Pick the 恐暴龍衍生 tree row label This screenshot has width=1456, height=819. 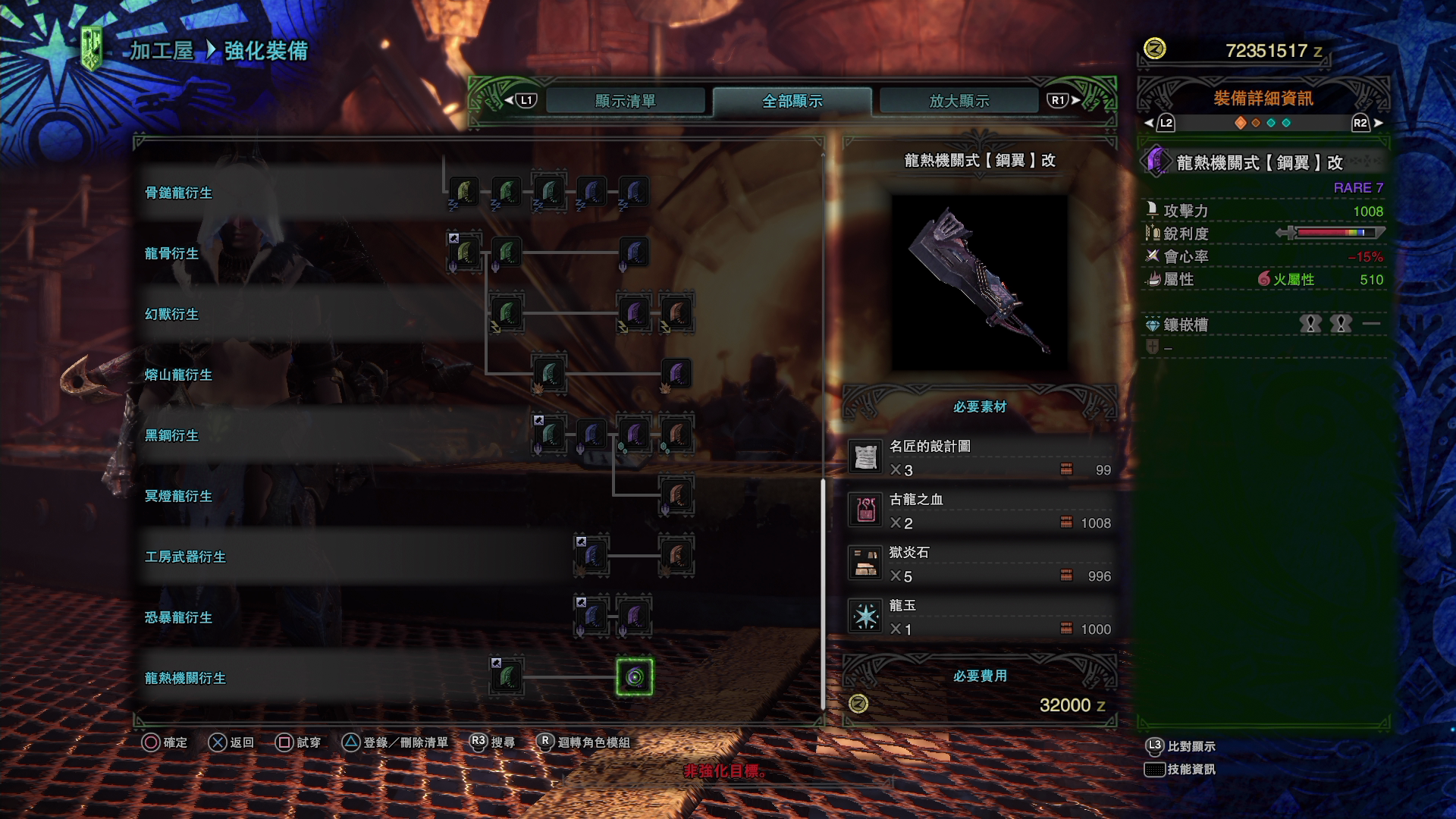click(x=178, y=617)
